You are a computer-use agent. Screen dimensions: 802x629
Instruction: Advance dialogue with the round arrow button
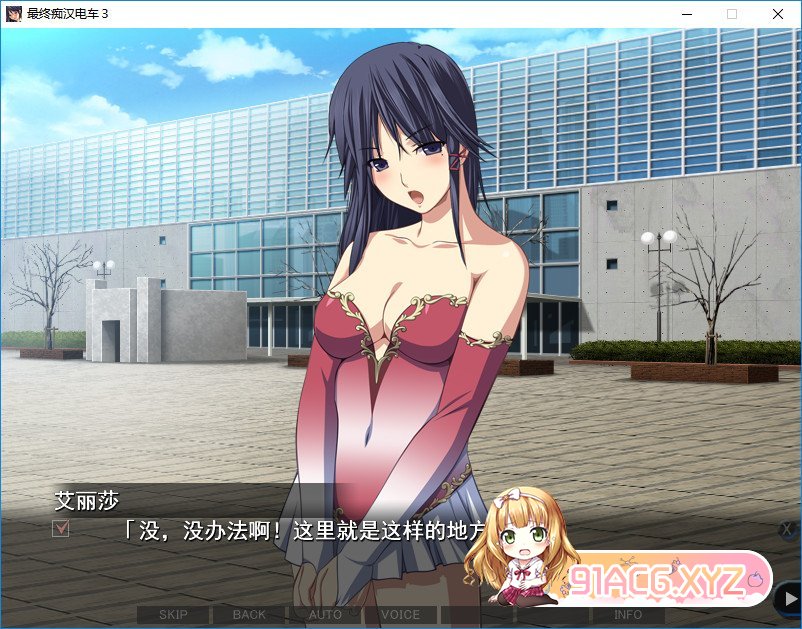[788, 599]
